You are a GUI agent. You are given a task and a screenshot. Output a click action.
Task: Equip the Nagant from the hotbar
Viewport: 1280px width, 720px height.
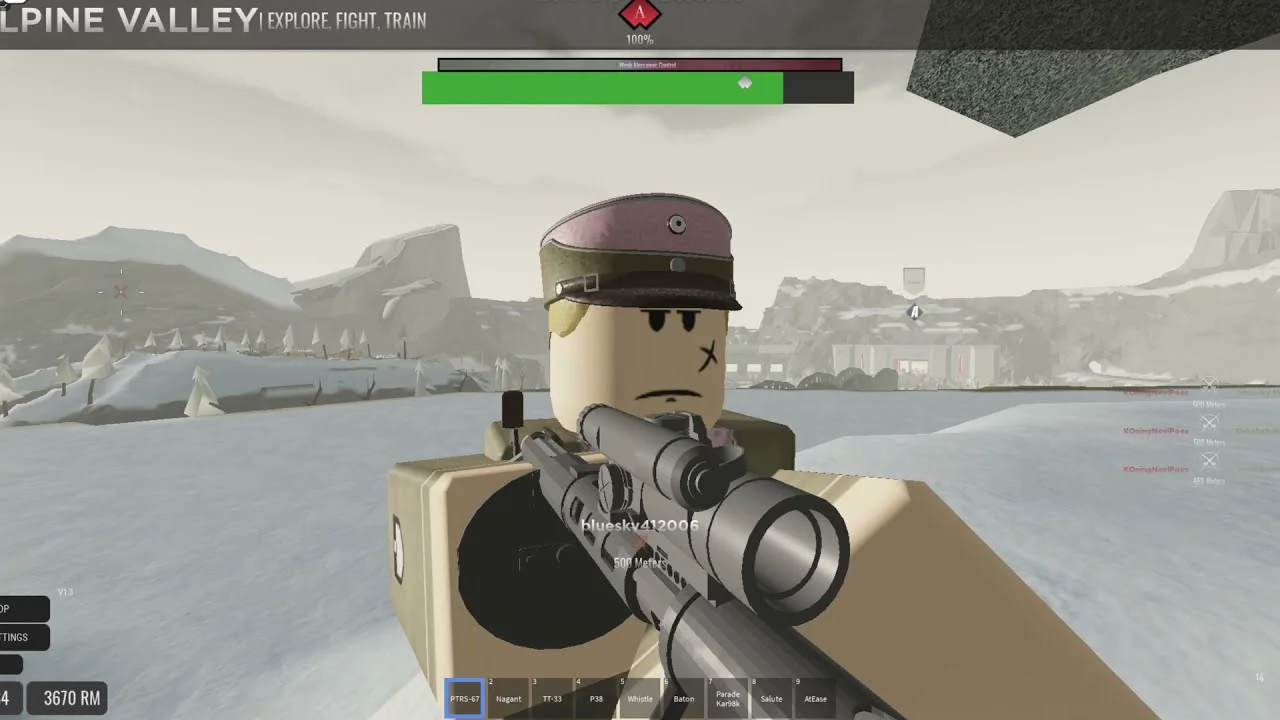click(x=508, y=698)
